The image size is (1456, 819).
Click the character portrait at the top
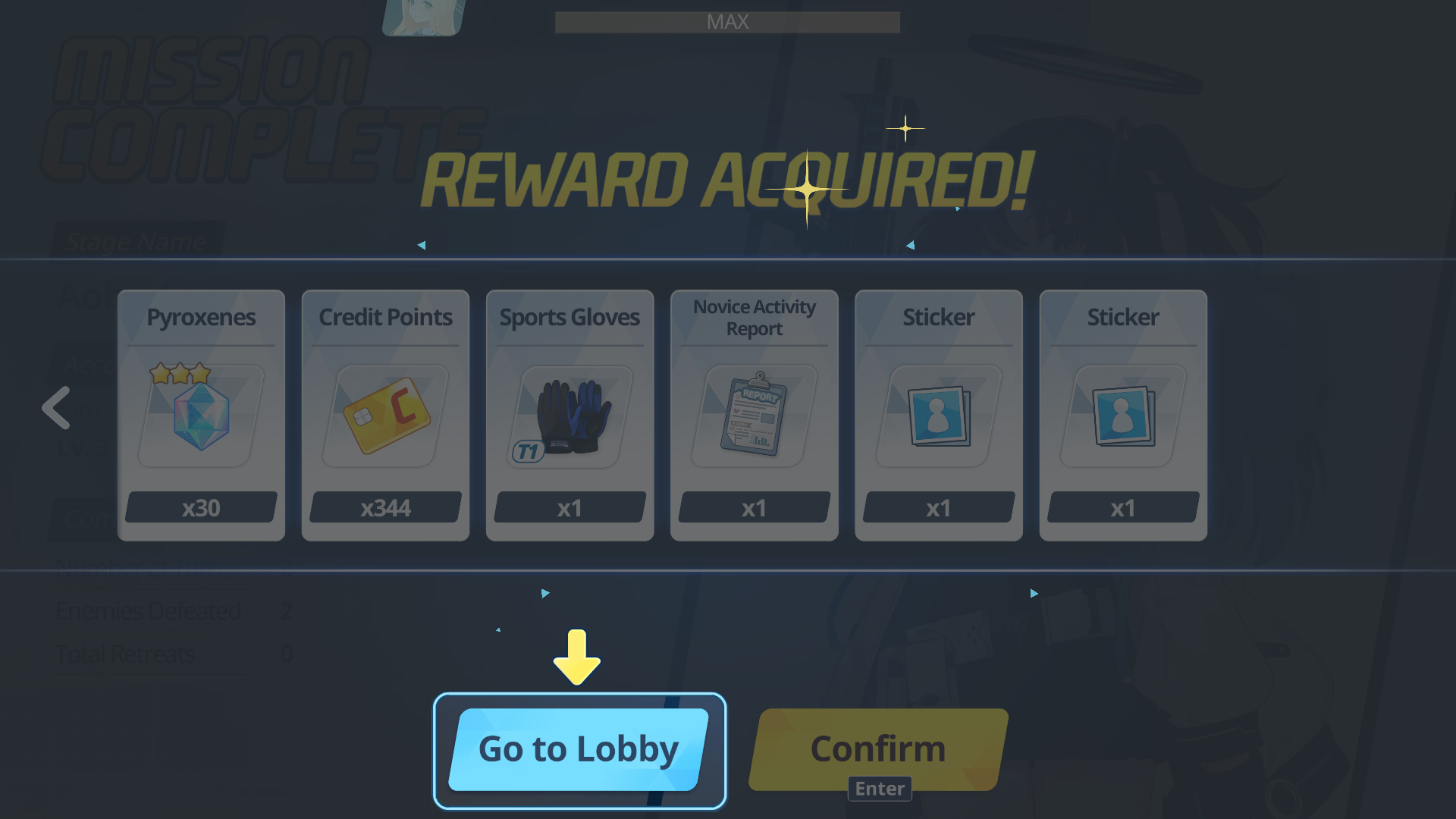[x=422, y=17]
